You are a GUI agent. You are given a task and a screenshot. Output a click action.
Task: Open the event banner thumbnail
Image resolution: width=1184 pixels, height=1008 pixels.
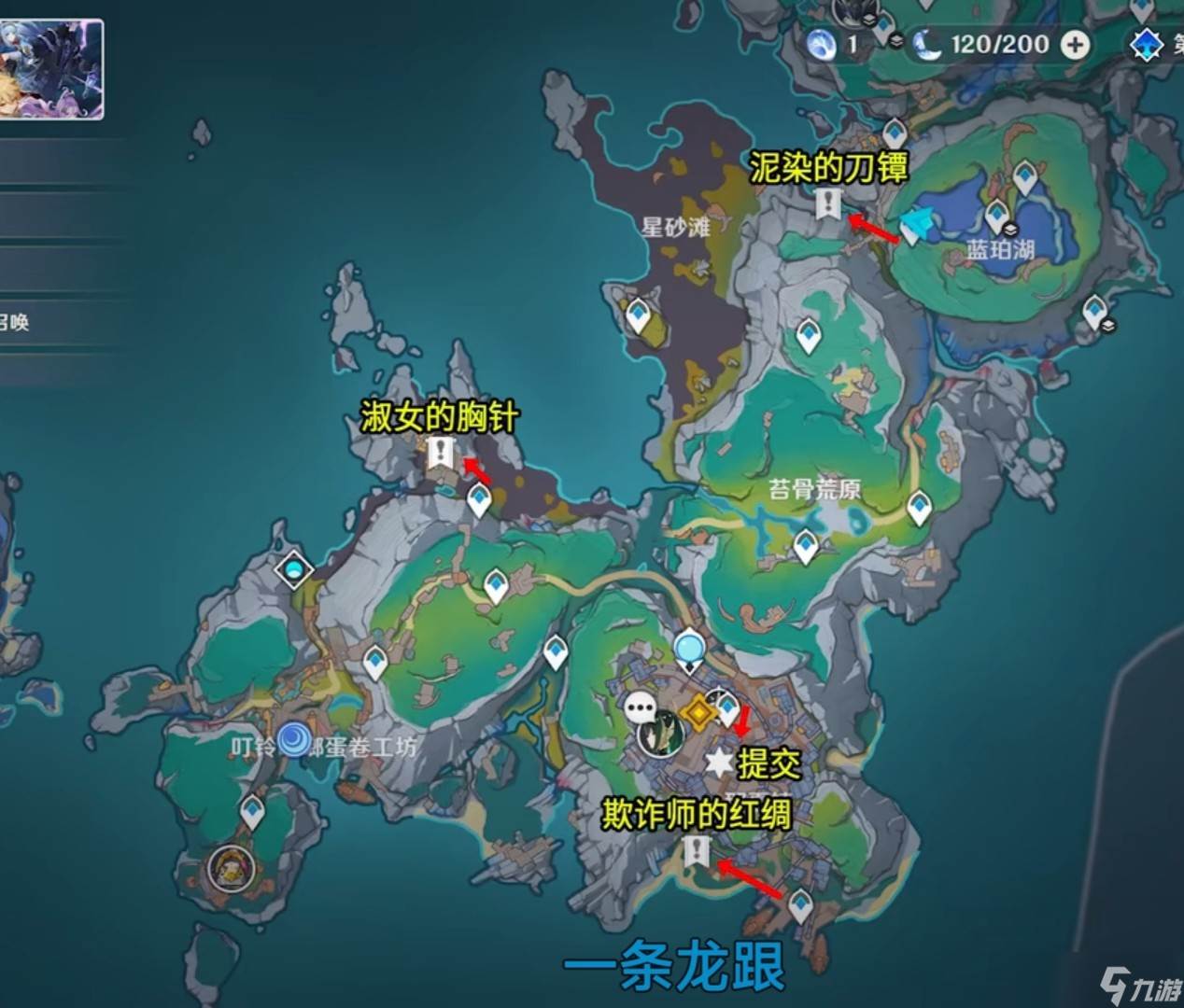pyautogui.click(x=51, y=70)
